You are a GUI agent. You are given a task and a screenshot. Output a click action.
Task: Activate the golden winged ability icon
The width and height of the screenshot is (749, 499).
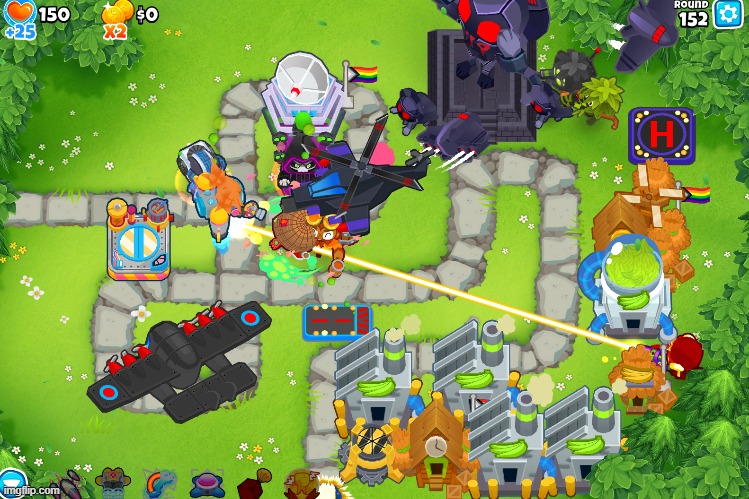pyautogui.click(x=301, y=485)
